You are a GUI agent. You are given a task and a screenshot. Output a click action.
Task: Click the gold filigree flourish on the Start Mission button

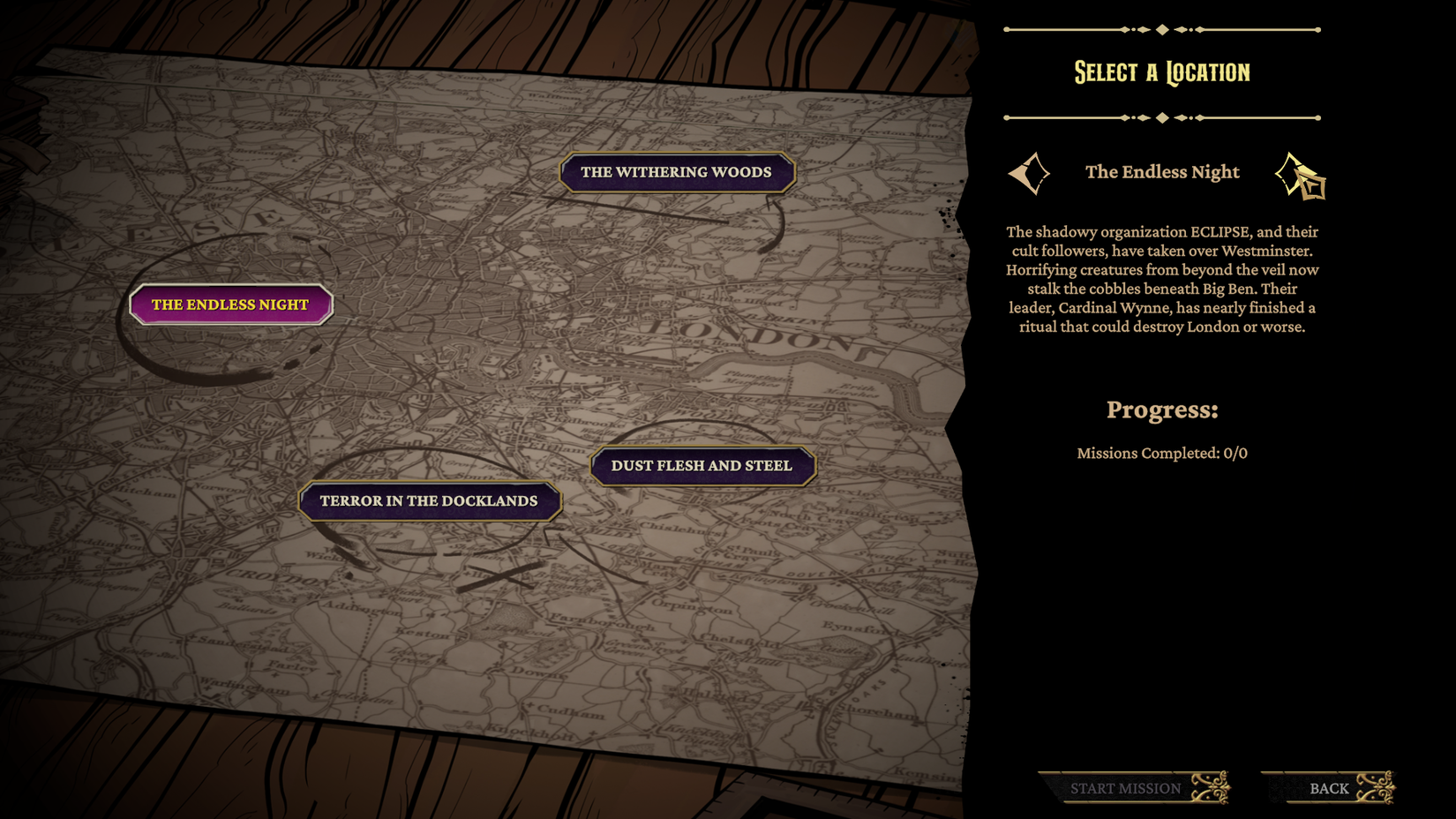click(x=1210, y=786)
